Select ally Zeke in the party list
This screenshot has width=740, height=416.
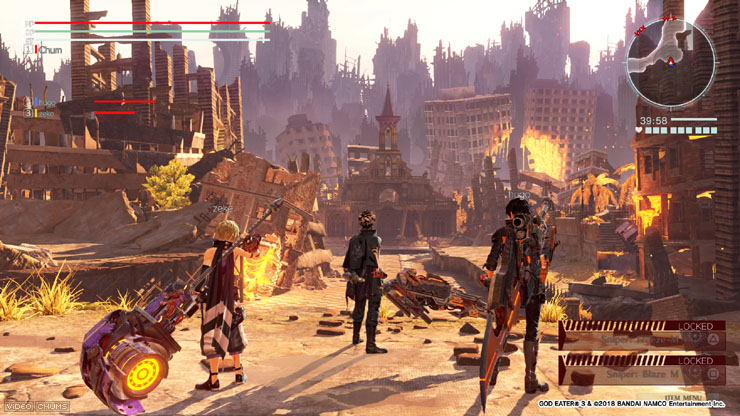coord(44,114)
